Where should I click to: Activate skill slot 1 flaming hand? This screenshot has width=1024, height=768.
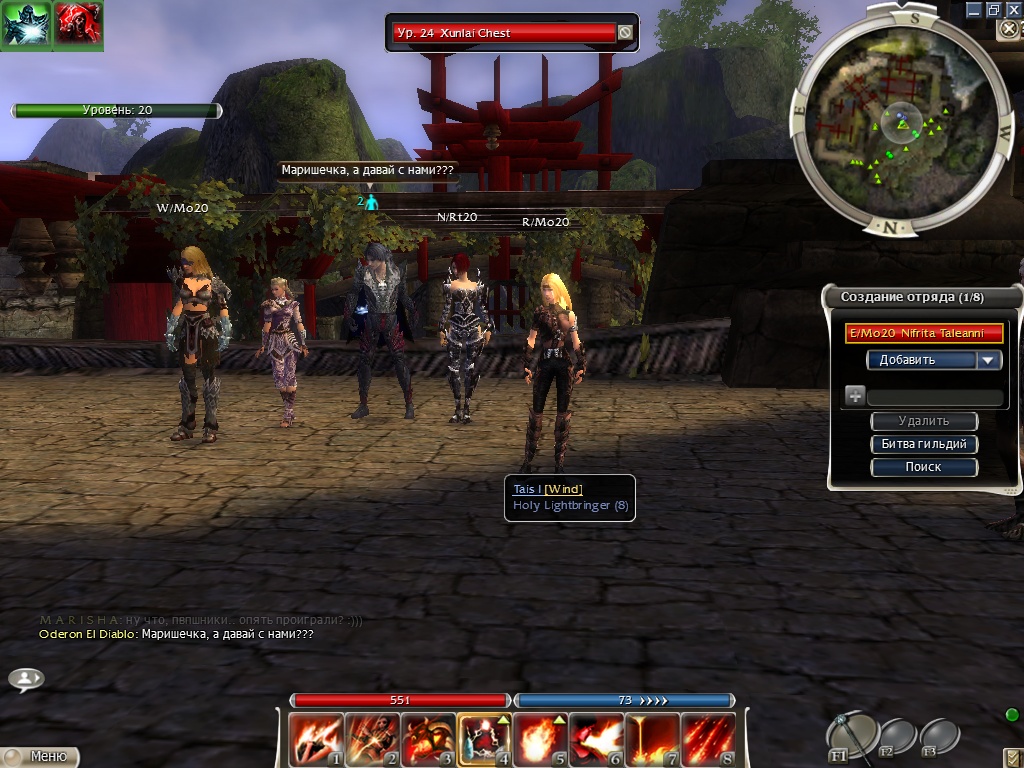coord(316,739)
